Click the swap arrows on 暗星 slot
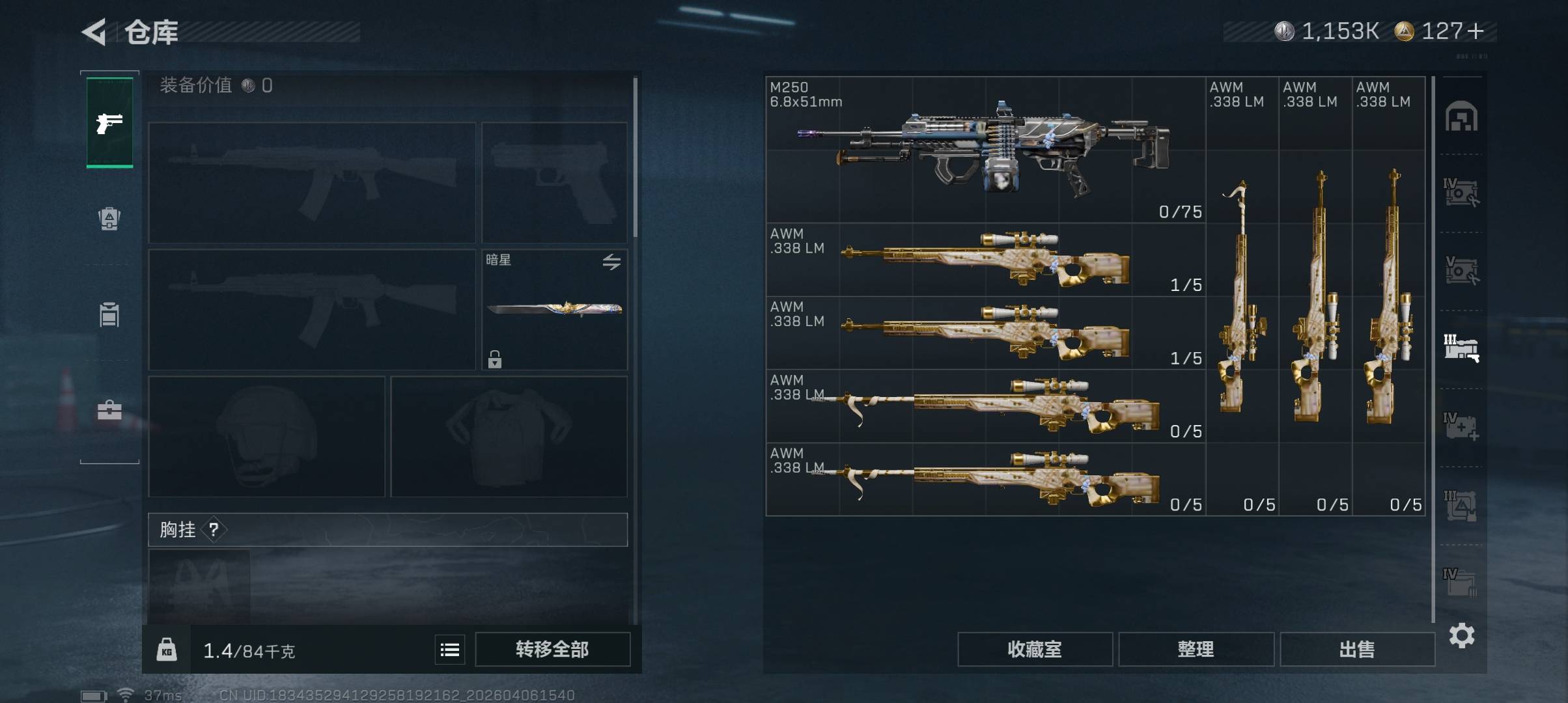This screenshot has height=703, width=1568. pos(611,262)
